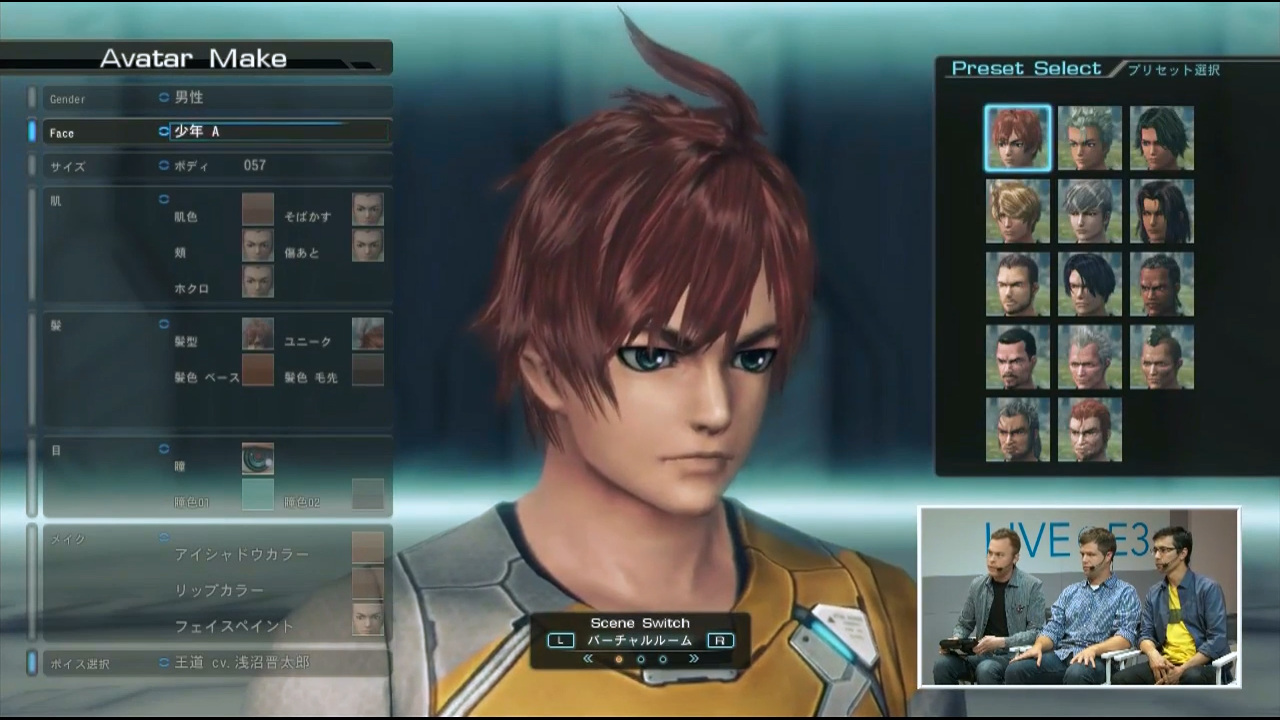Click the right Scene Switch double arrow
This screenshot has height=720, width=1280.
(x=693, y=659)
